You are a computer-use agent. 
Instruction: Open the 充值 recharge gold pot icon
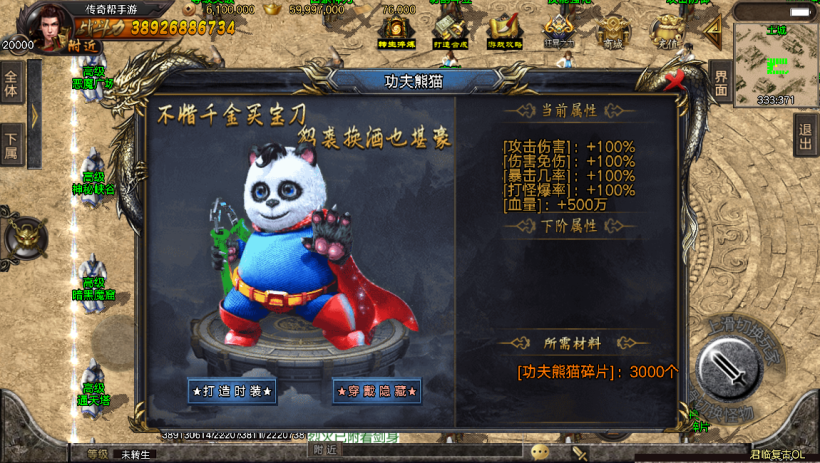667,32
